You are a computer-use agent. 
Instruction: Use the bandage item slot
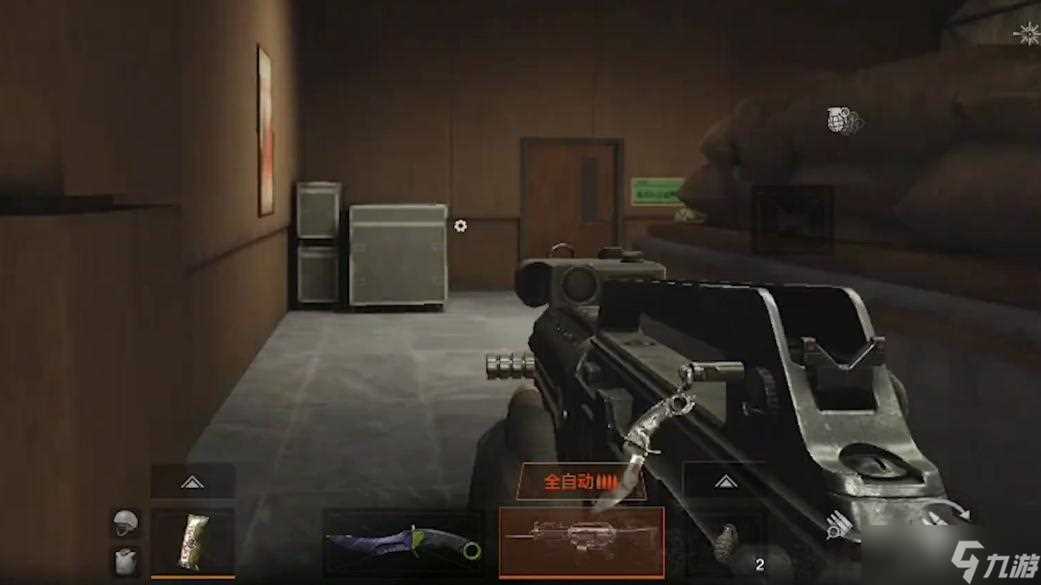[193, 543]
